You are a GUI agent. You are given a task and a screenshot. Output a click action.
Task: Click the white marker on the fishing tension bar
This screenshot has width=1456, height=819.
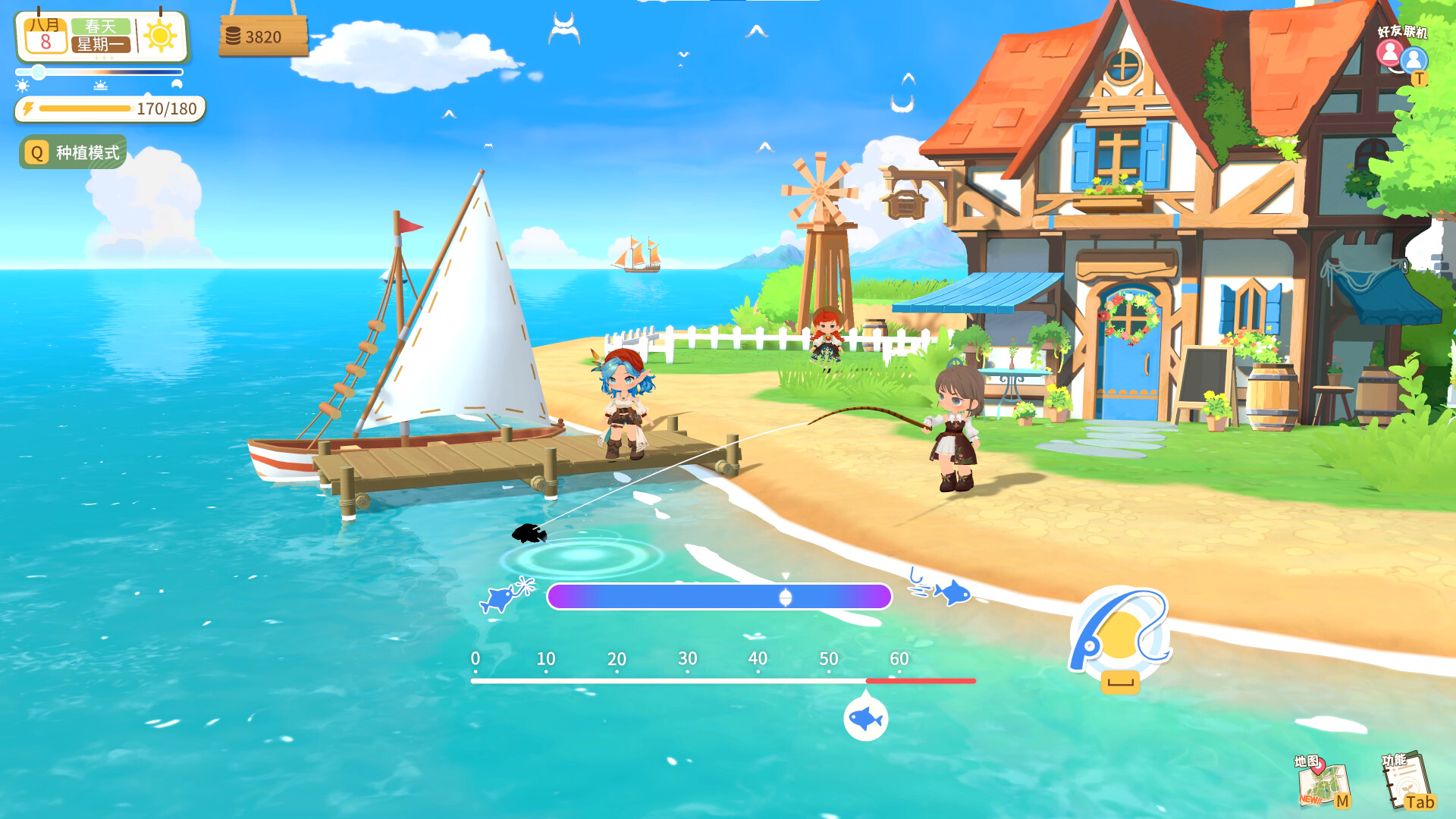pyautogui.click(x=785, y=598)
